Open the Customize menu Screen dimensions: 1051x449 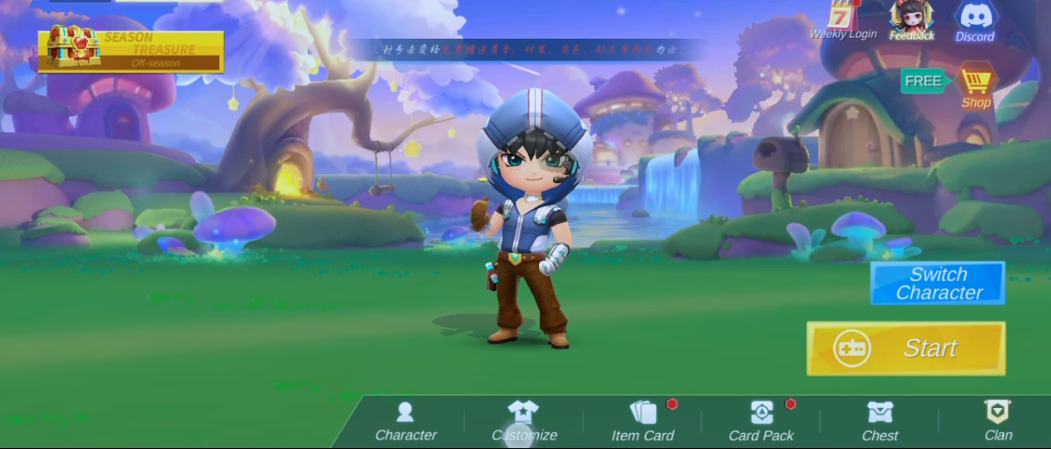tap(524, 421)
